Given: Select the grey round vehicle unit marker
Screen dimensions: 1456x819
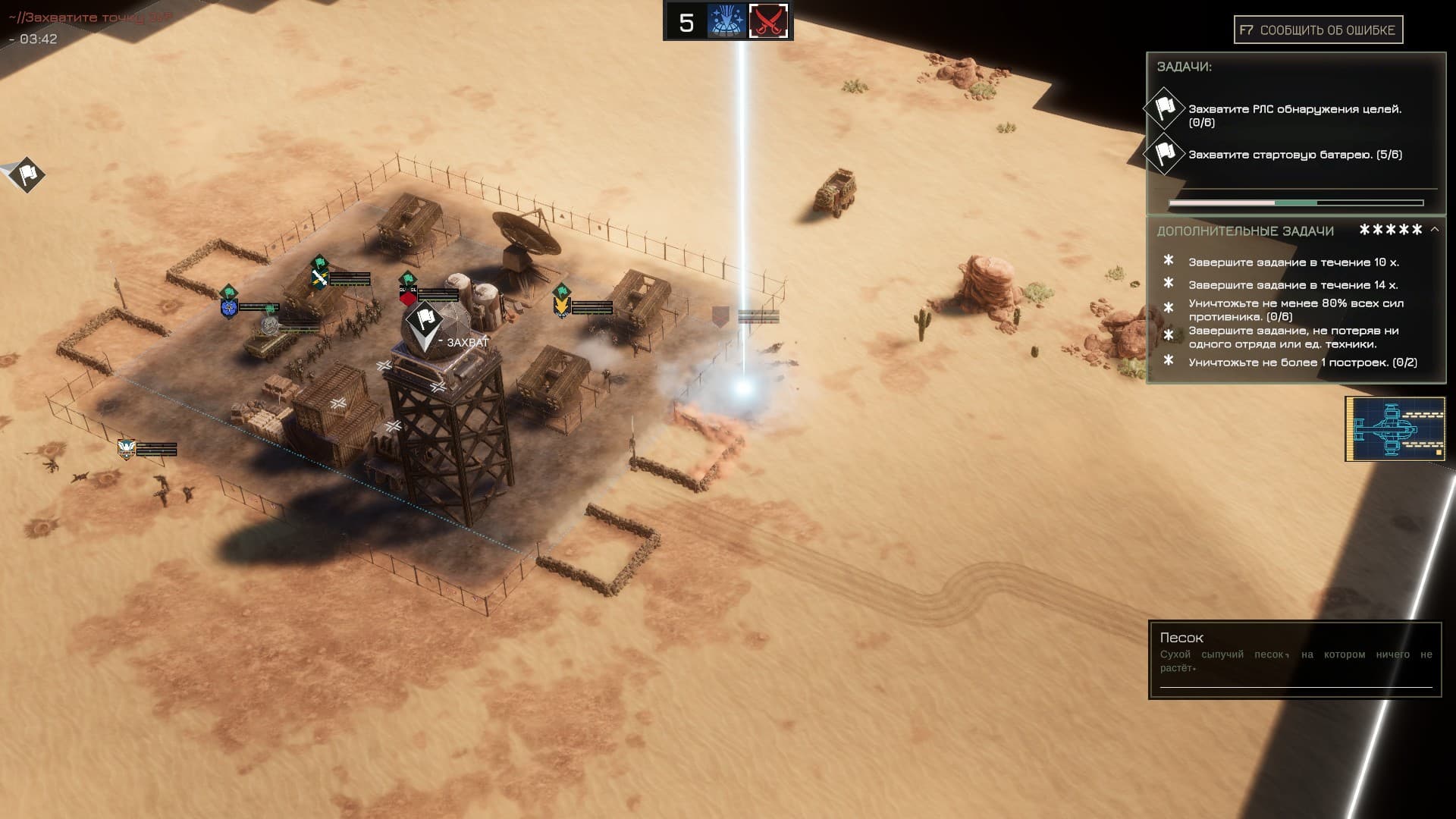Looking at the screenshot, I should tap(270, 325).
